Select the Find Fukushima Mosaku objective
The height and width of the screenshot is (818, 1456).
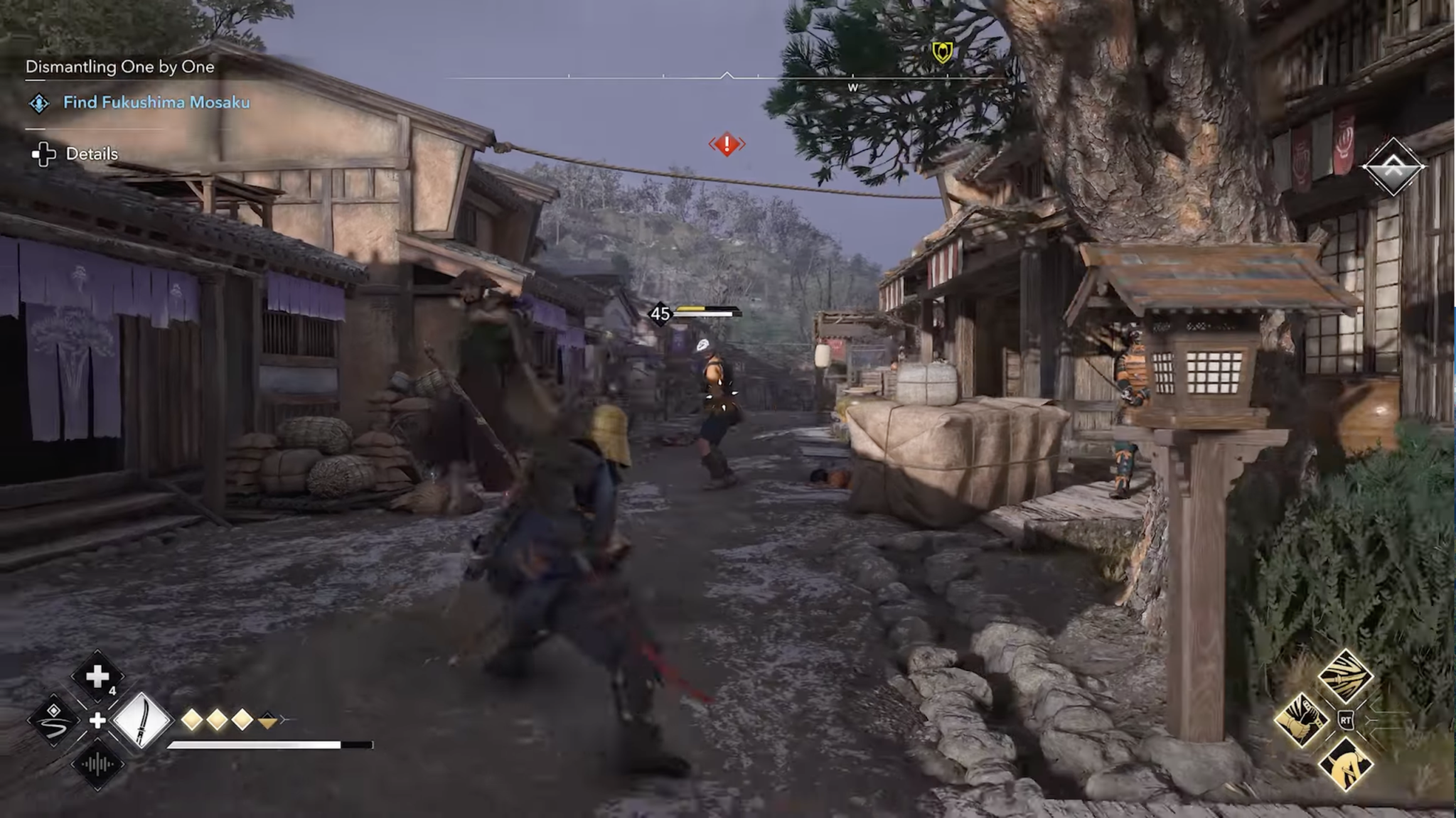click(x=156, y=102)
